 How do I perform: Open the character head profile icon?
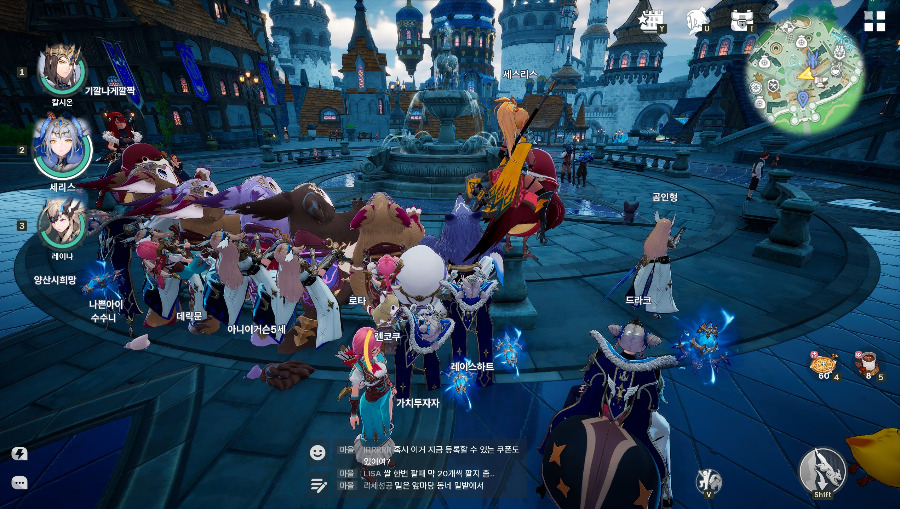click(x=698, y=19)
